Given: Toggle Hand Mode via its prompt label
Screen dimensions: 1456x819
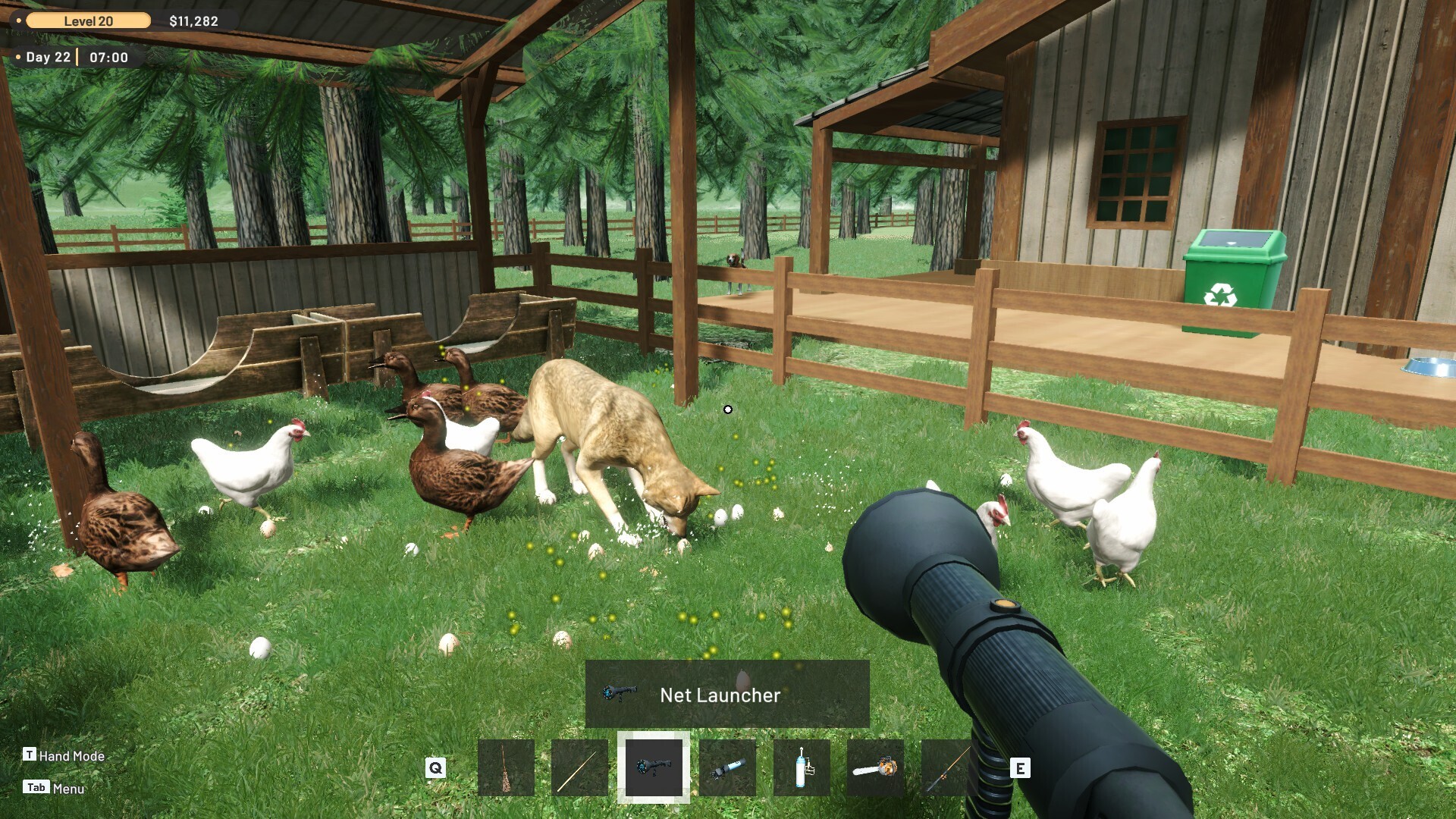Looking at the screenshot, I should tap(74, 755).
